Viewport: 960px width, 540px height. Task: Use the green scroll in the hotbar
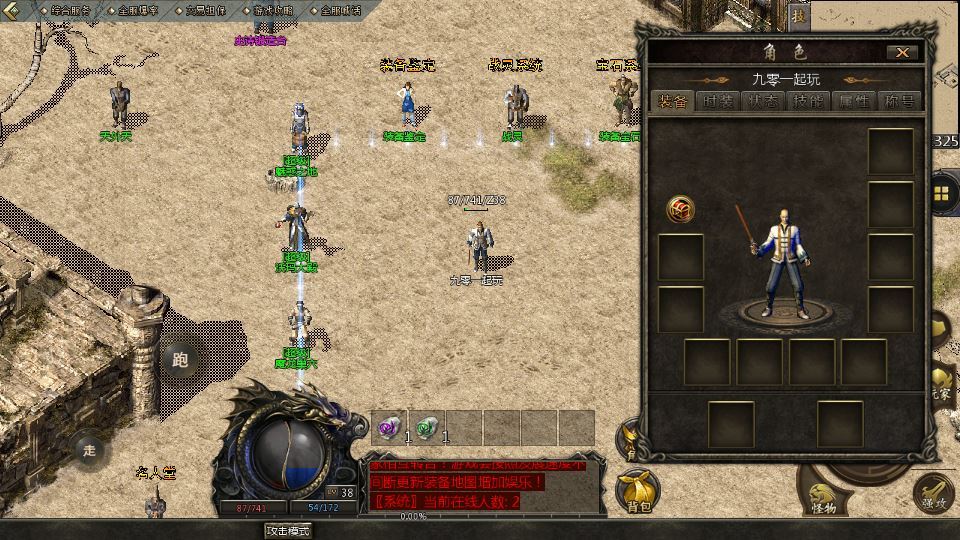426,427
